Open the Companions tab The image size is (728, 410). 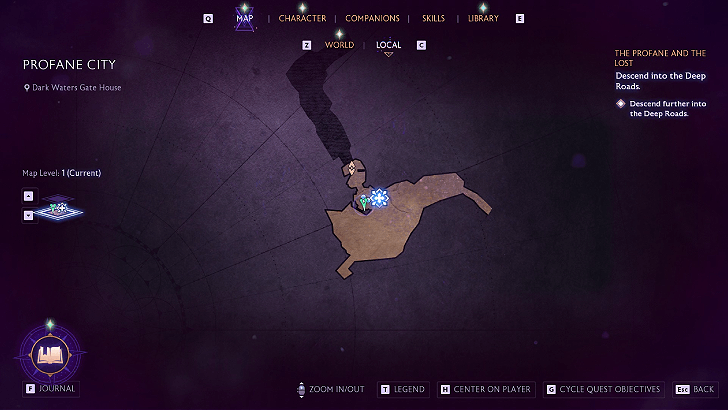tap(372, 18)
